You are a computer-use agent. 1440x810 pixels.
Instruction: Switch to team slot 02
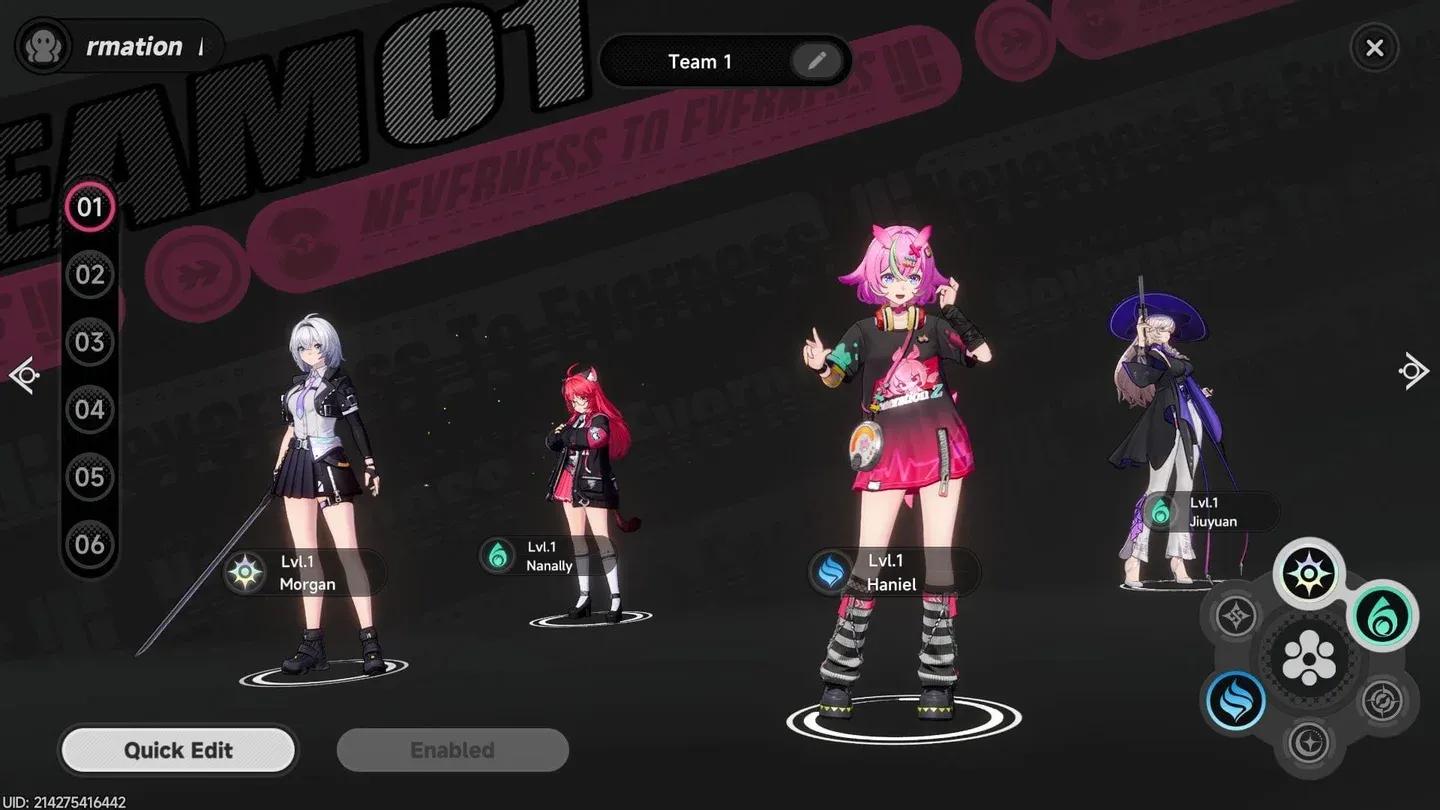(x=92, y=274)
